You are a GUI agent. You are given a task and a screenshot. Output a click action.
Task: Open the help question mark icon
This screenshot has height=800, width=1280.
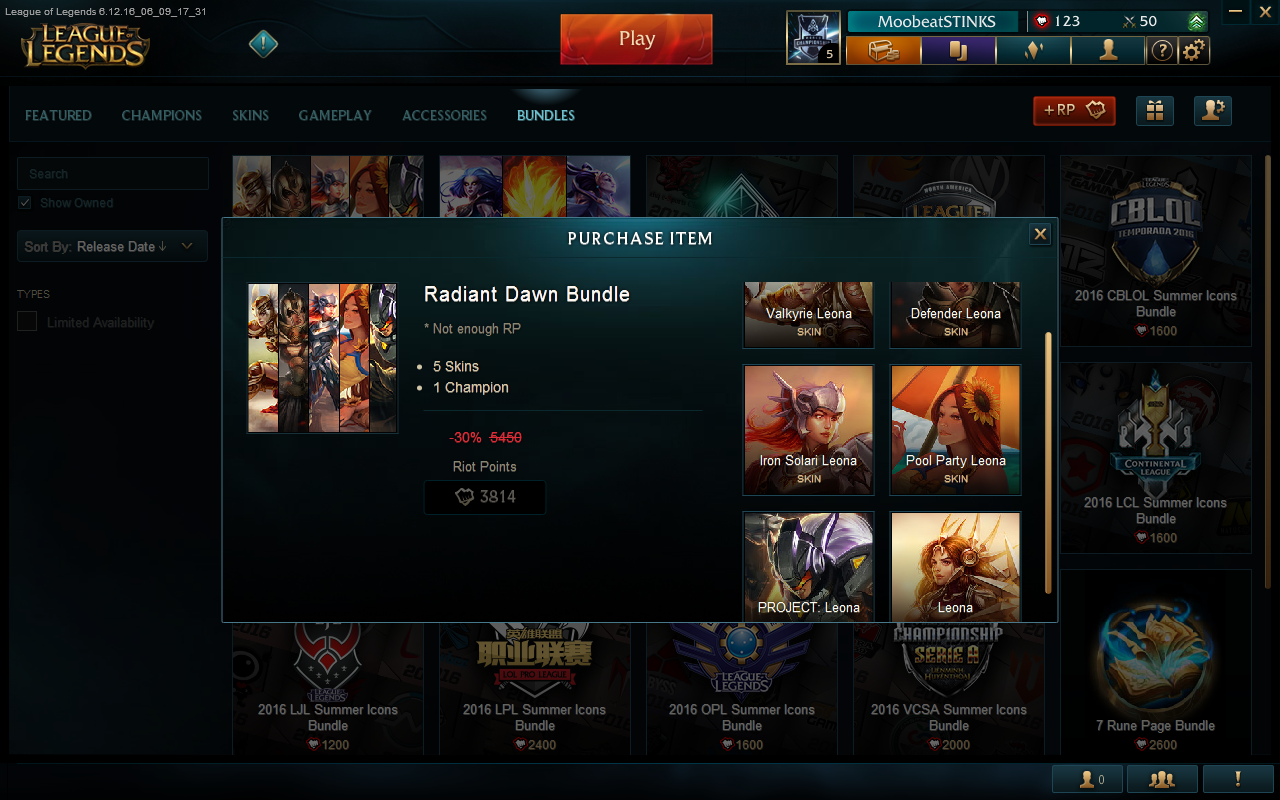1161,50
